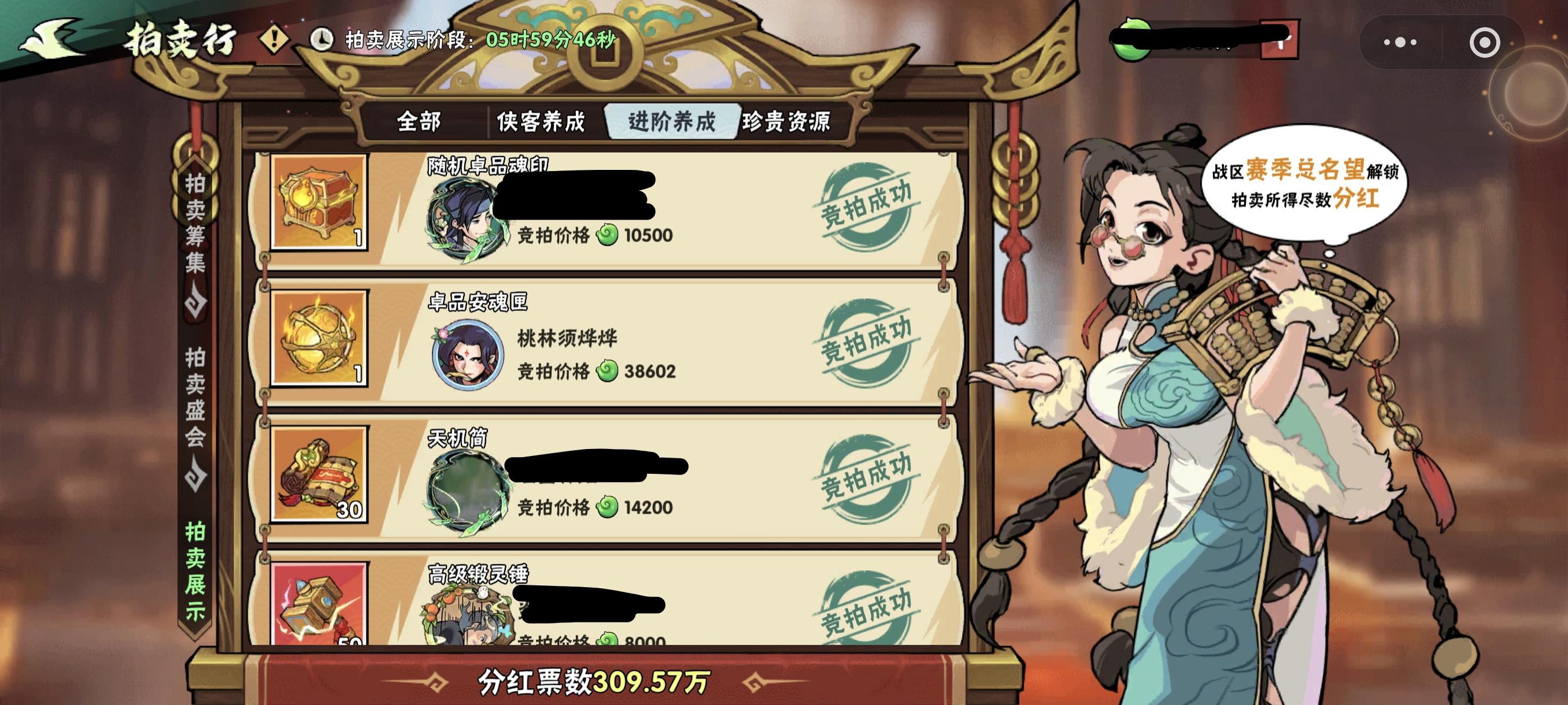1568x705 pixels.
Task: Tap the three-dots menu in the top right
Action: [x=1401, y=42]
